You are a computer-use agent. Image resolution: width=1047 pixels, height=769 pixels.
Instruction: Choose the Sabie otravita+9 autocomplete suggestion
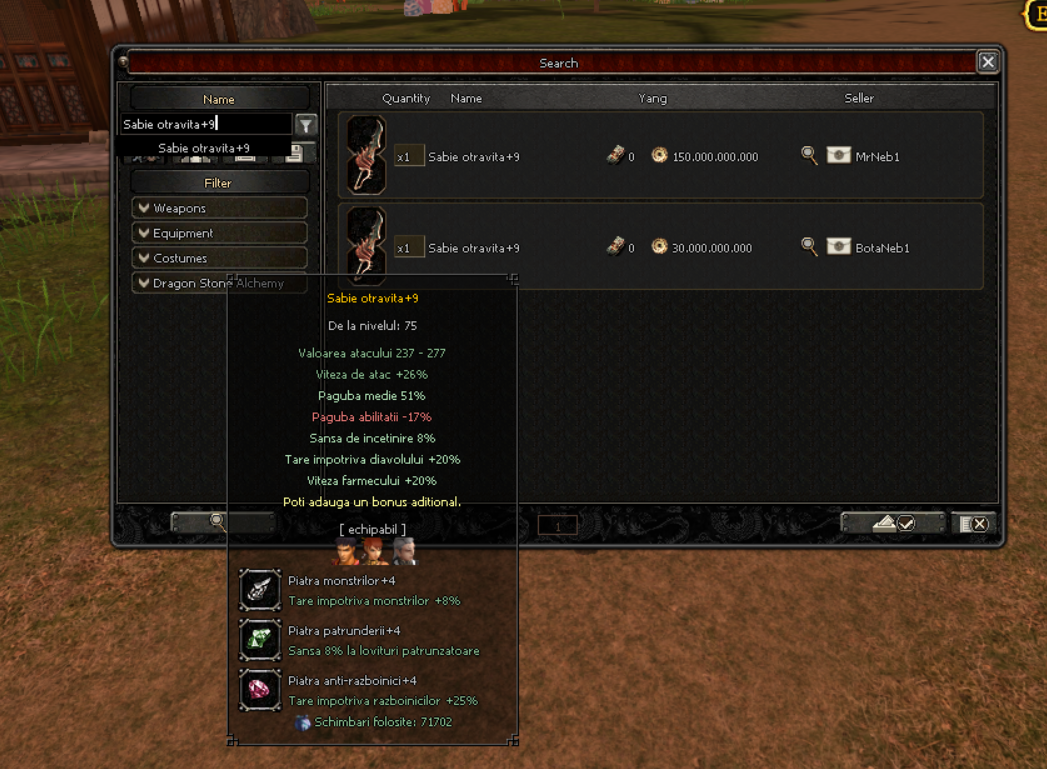[x=204, y=148]
